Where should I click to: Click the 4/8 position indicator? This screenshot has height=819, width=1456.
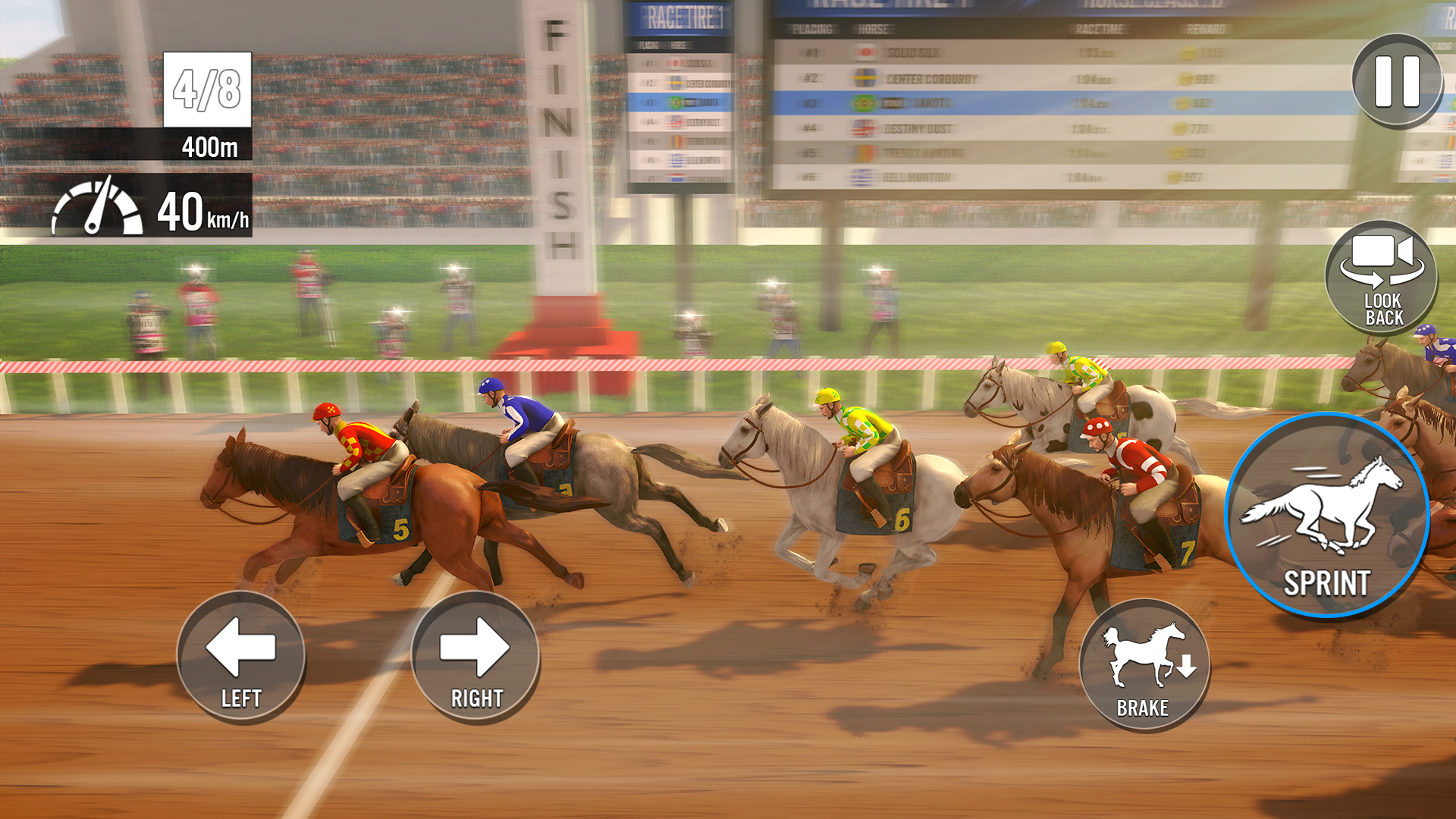pos(206,89)
